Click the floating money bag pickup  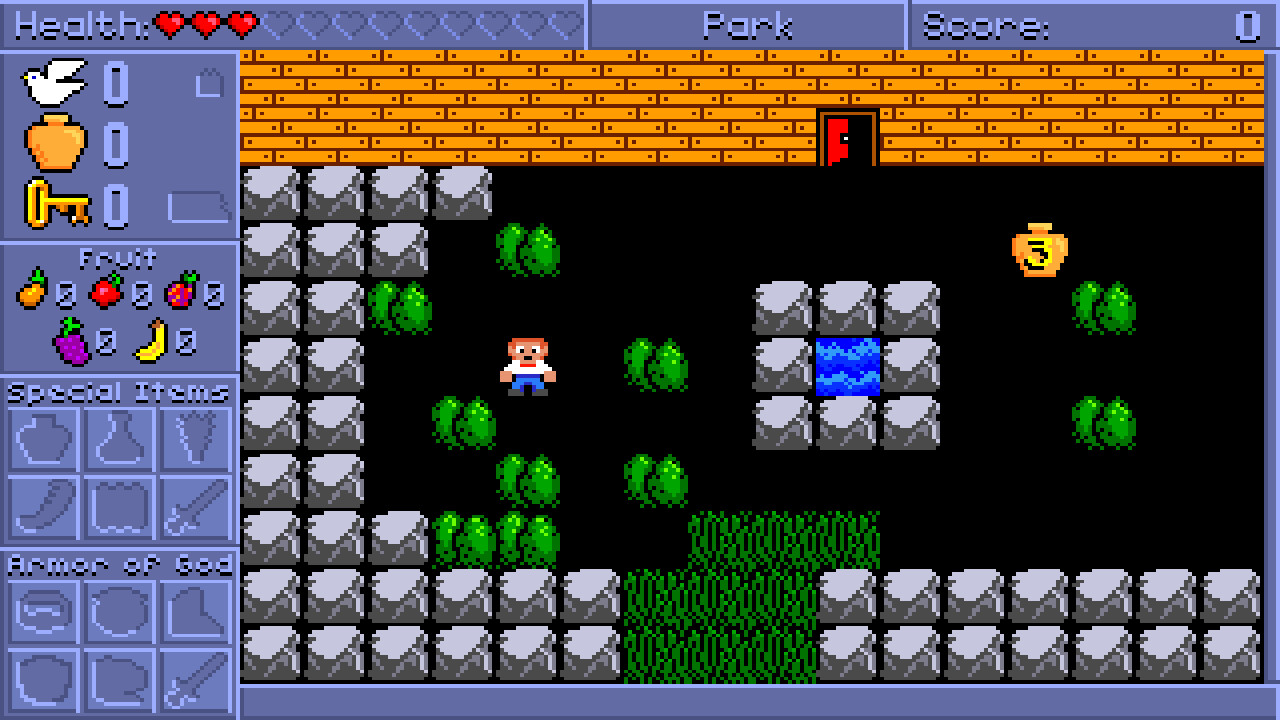tap(1038, 248)
